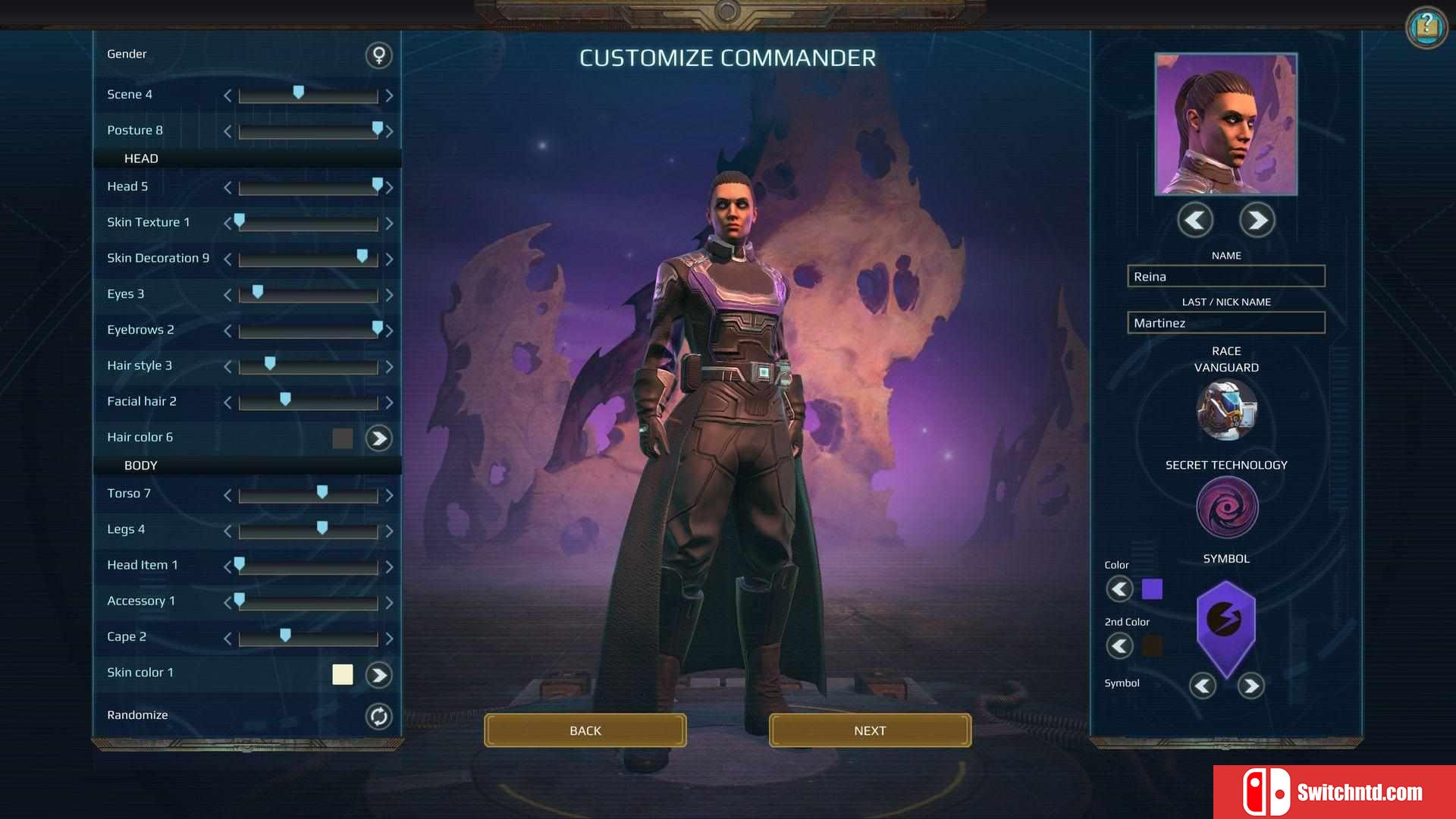Select the Vanguard race emblem

click(1226, 410)
